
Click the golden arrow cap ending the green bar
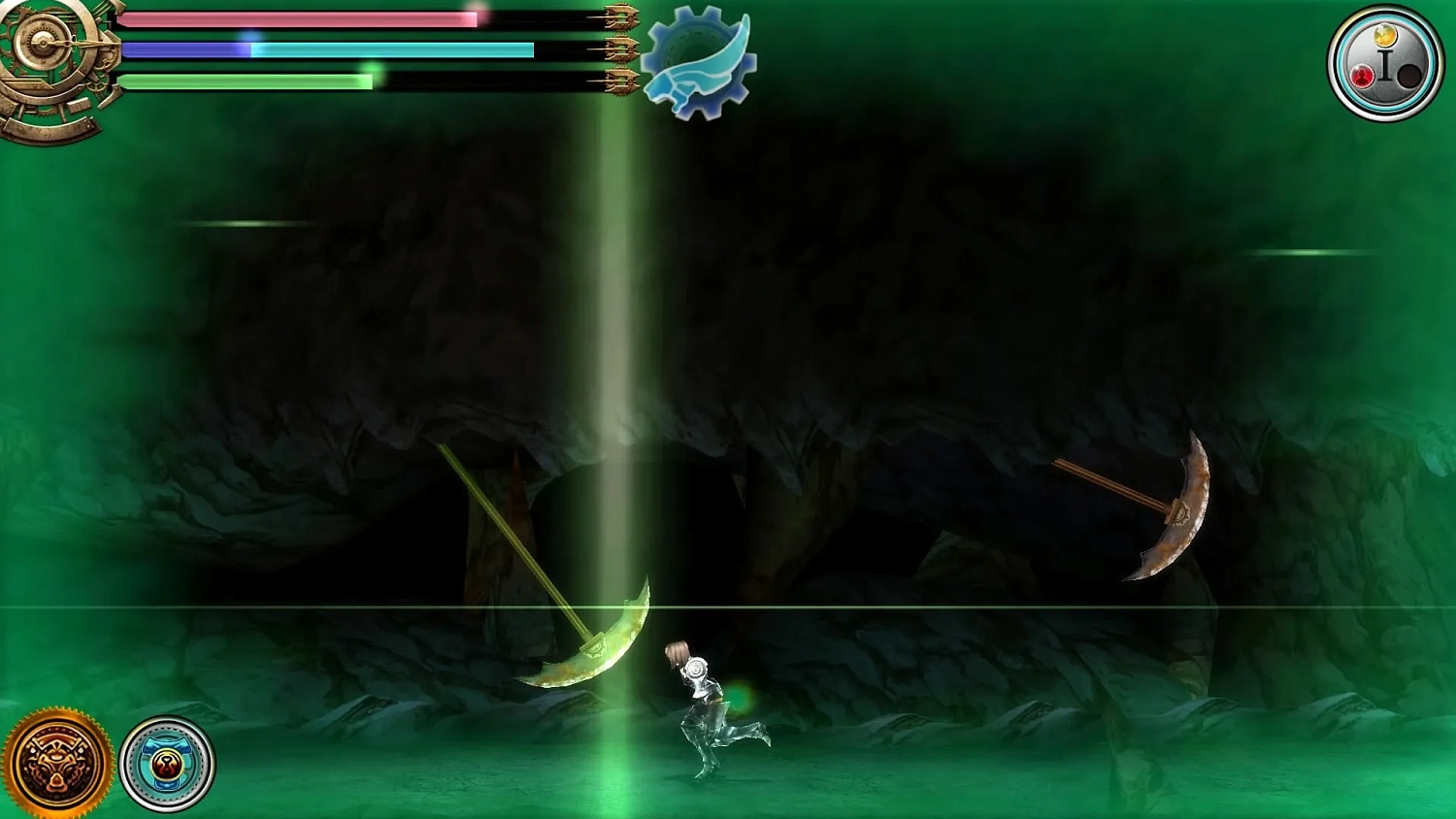621,81
